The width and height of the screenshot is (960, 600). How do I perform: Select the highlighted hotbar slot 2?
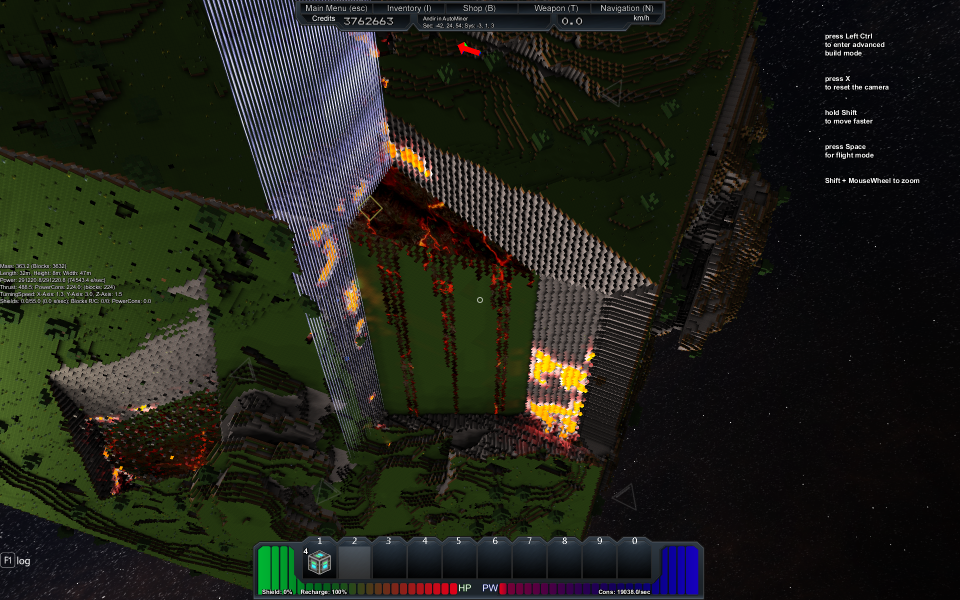tap(354, 563)
